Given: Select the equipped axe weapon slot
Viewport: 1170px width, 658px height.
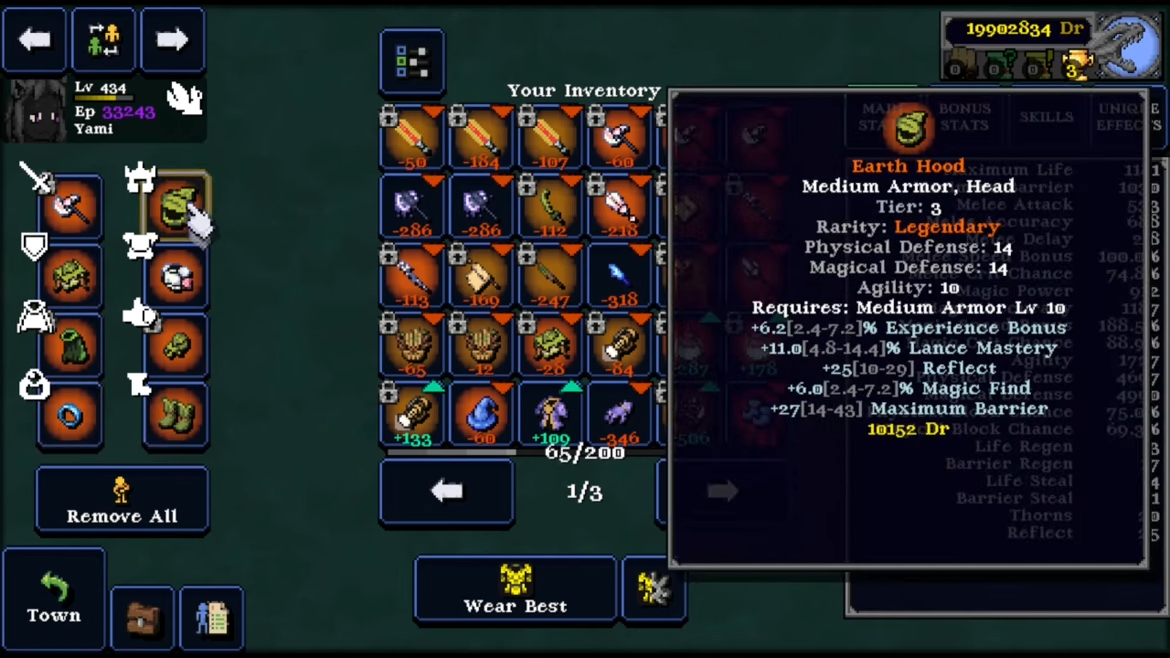Looking at the screenshot, I should tap(70, 207).
